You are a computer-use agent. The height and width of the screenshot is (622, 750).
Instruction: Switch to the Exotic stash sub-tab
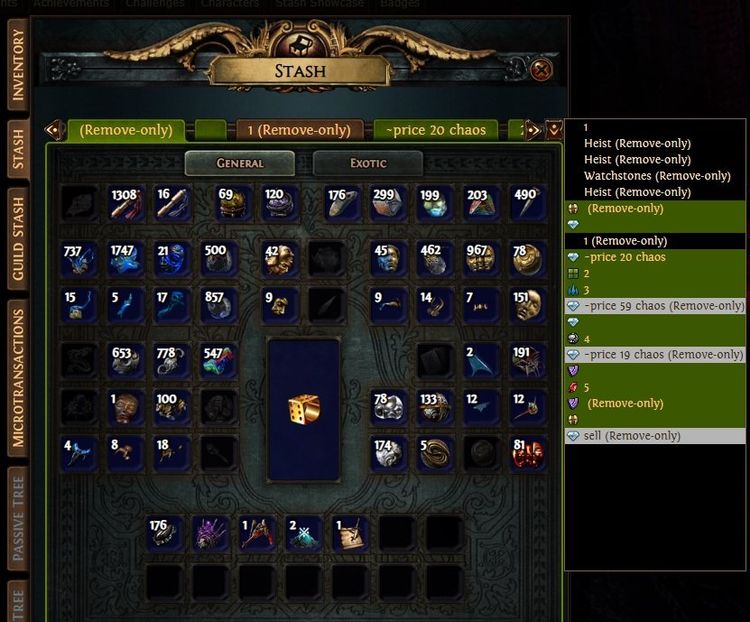368,163
